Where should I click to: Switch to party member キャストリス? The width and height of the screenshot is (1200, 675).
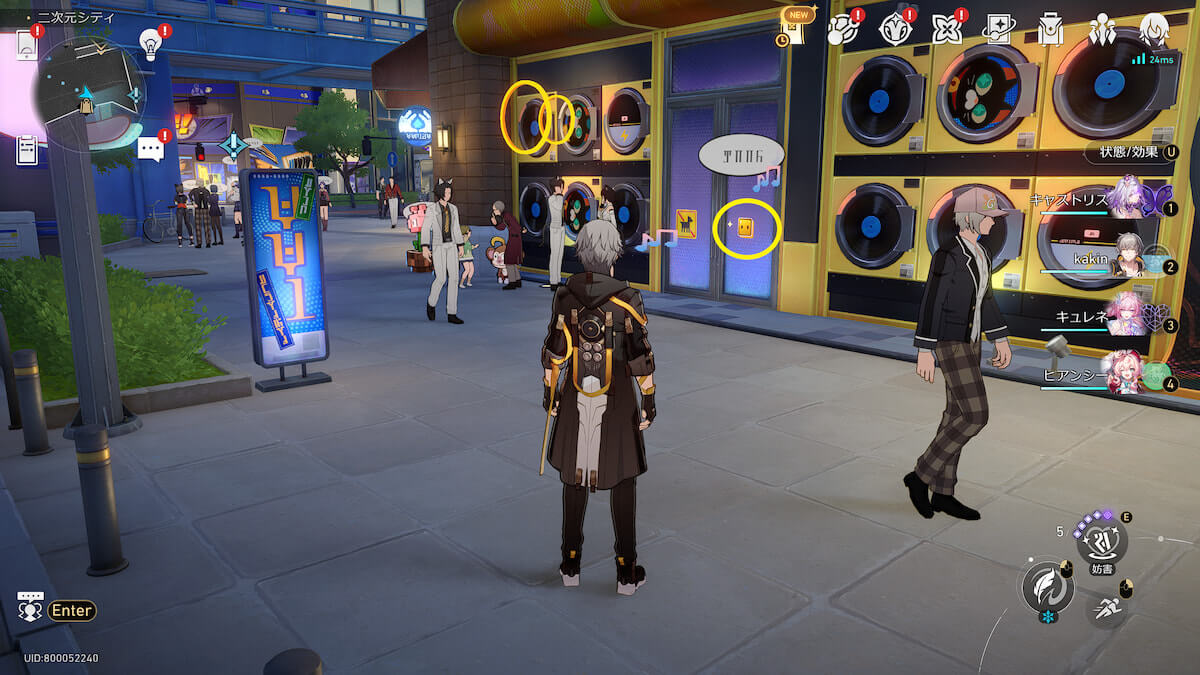click(x=1128, y=198)
